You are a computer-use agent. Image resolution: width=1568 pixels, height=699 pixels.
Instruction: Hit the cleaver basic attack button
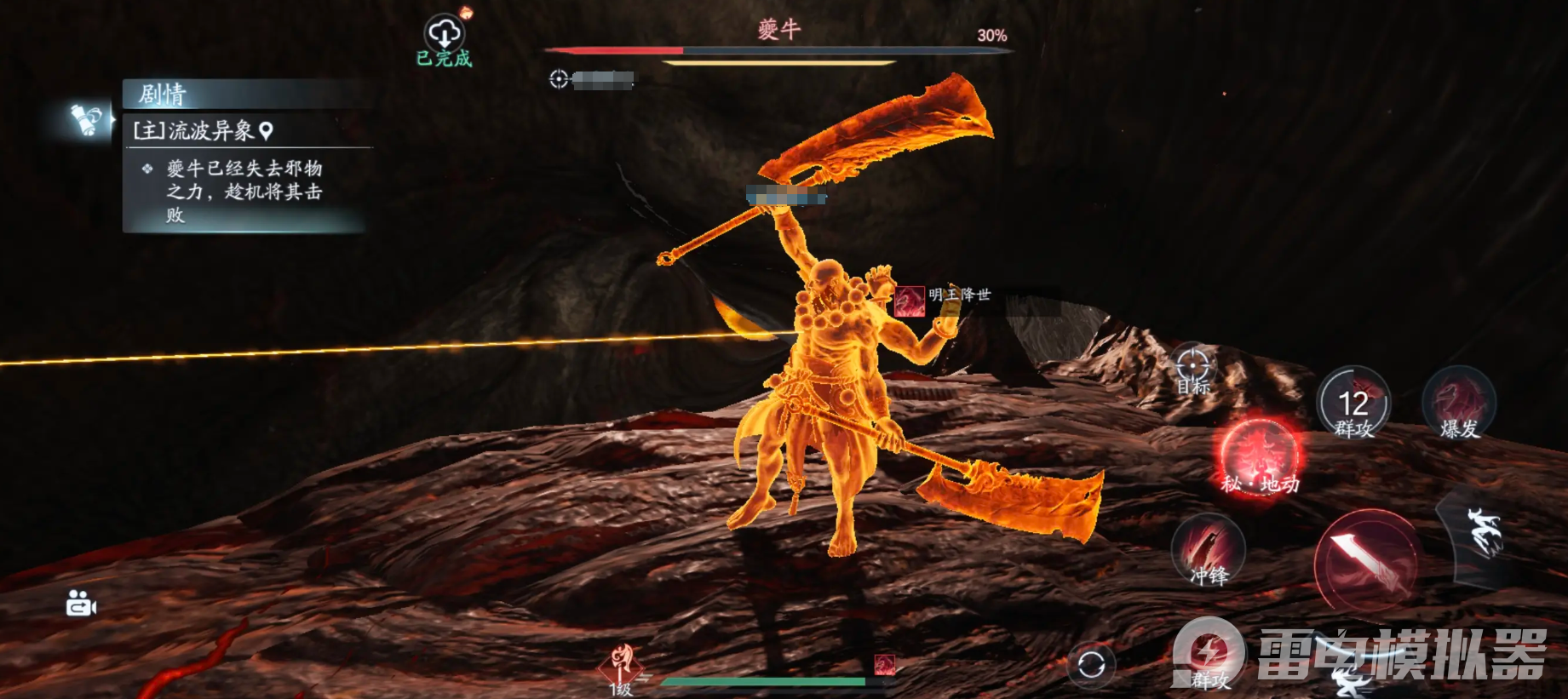pyautogui.click(x=1364, y=560)
